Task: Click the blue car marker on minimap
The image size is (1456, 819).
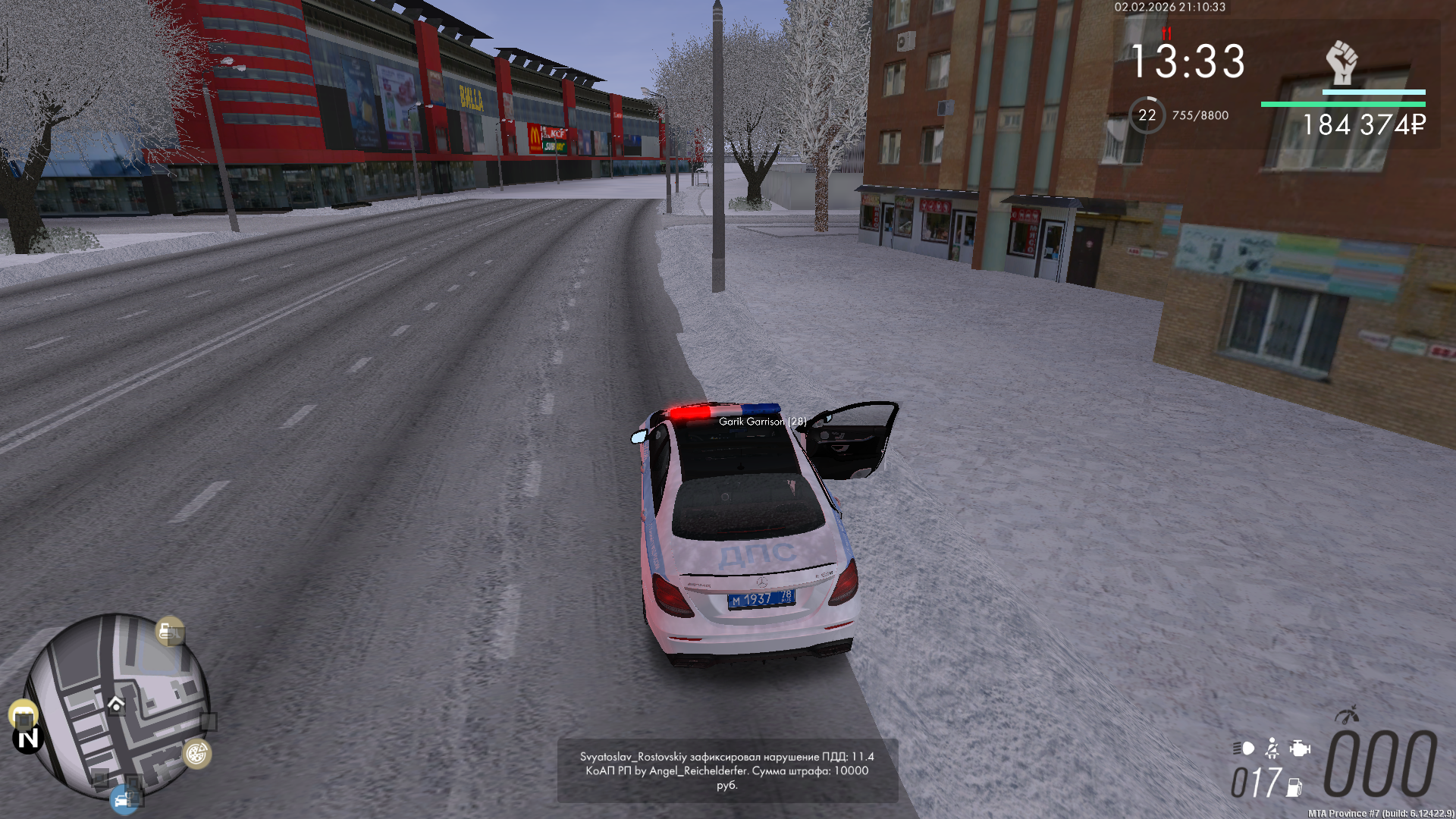Action: (x=123, y=799)
